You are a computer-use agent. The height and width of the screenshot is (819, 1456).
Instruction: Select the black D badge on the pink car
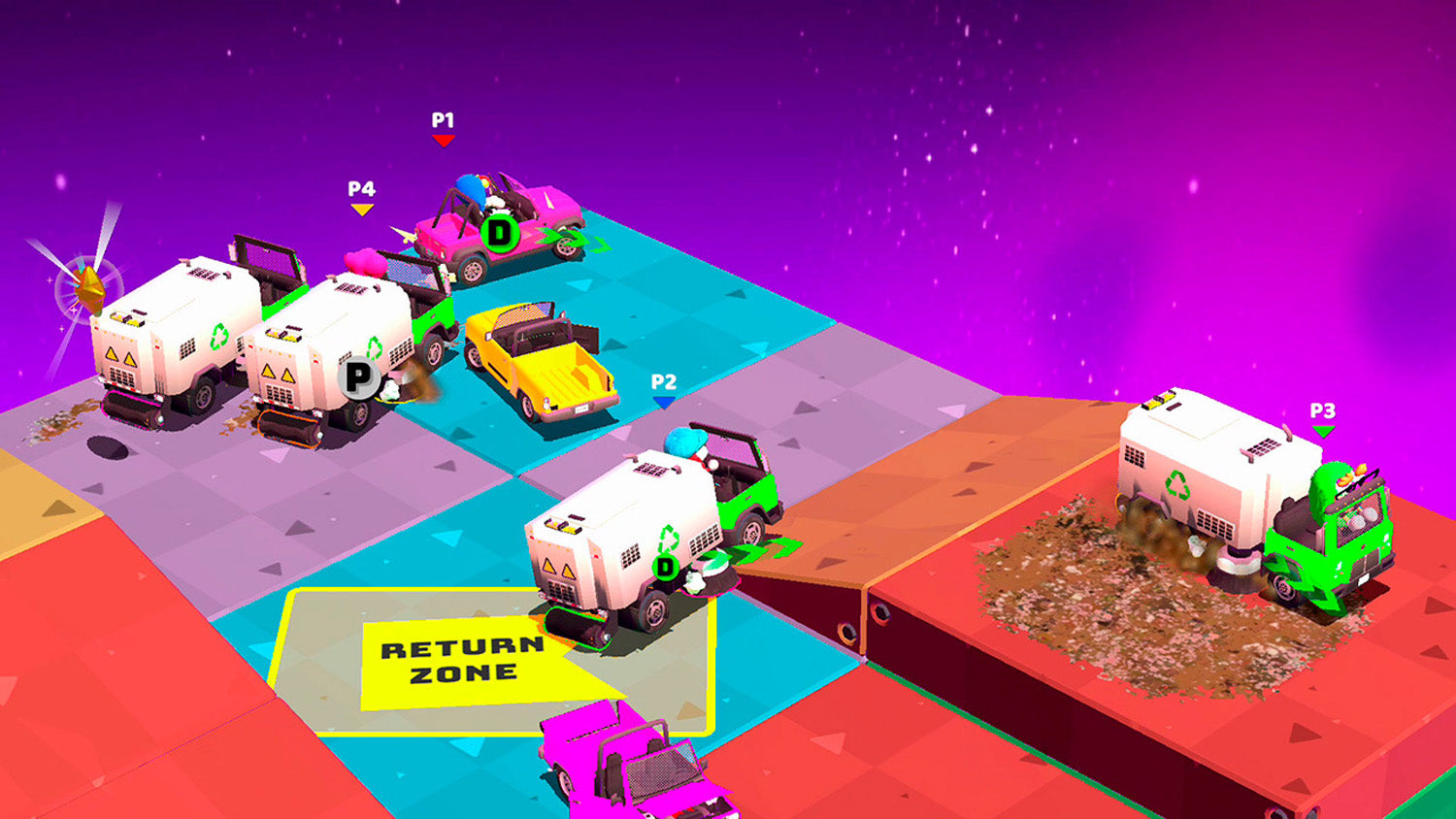coord(499,233)
